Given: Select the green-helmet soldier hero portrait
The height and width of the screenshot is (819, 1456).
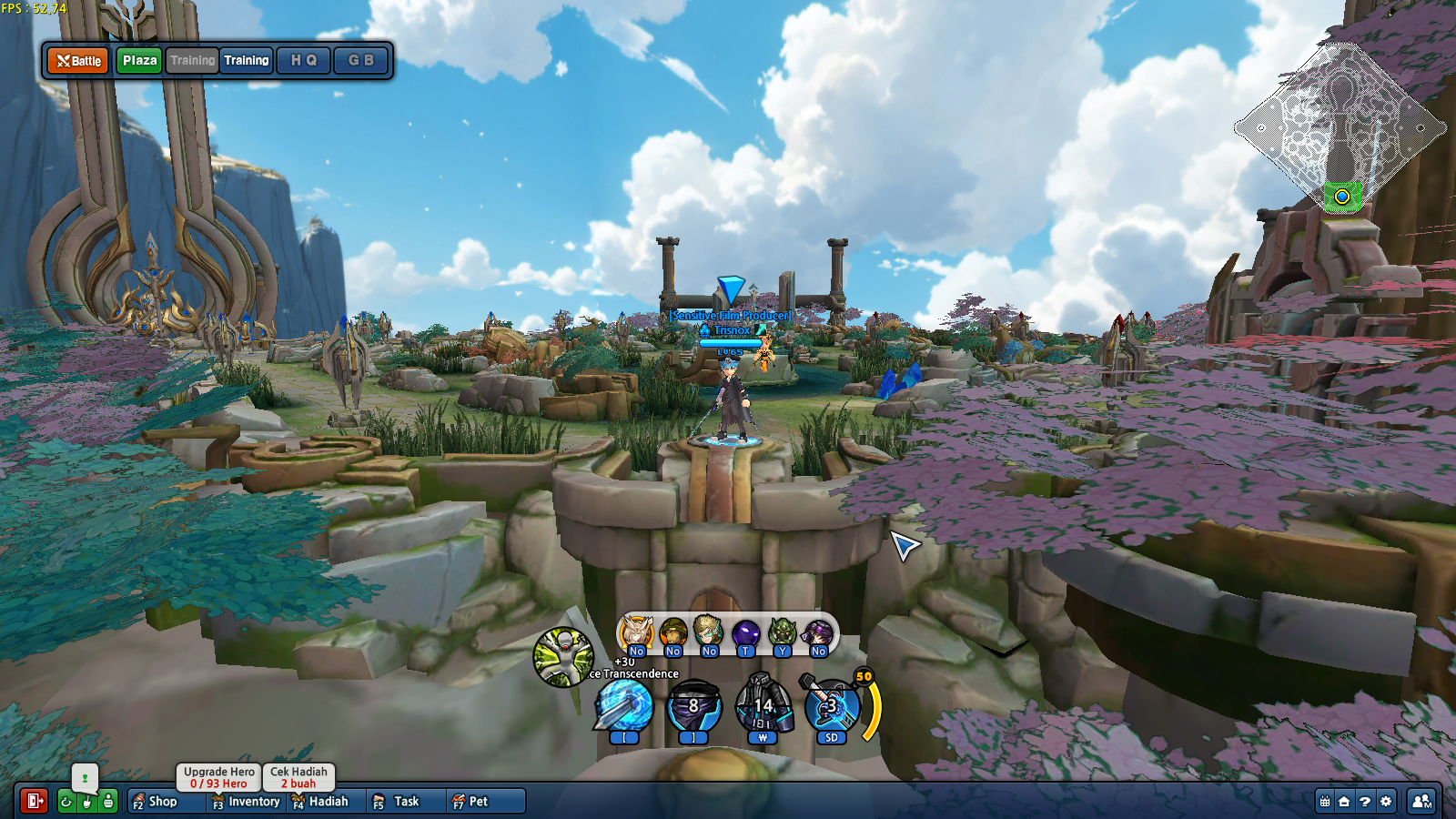Looking at the screenshot, I should point(673,632).
